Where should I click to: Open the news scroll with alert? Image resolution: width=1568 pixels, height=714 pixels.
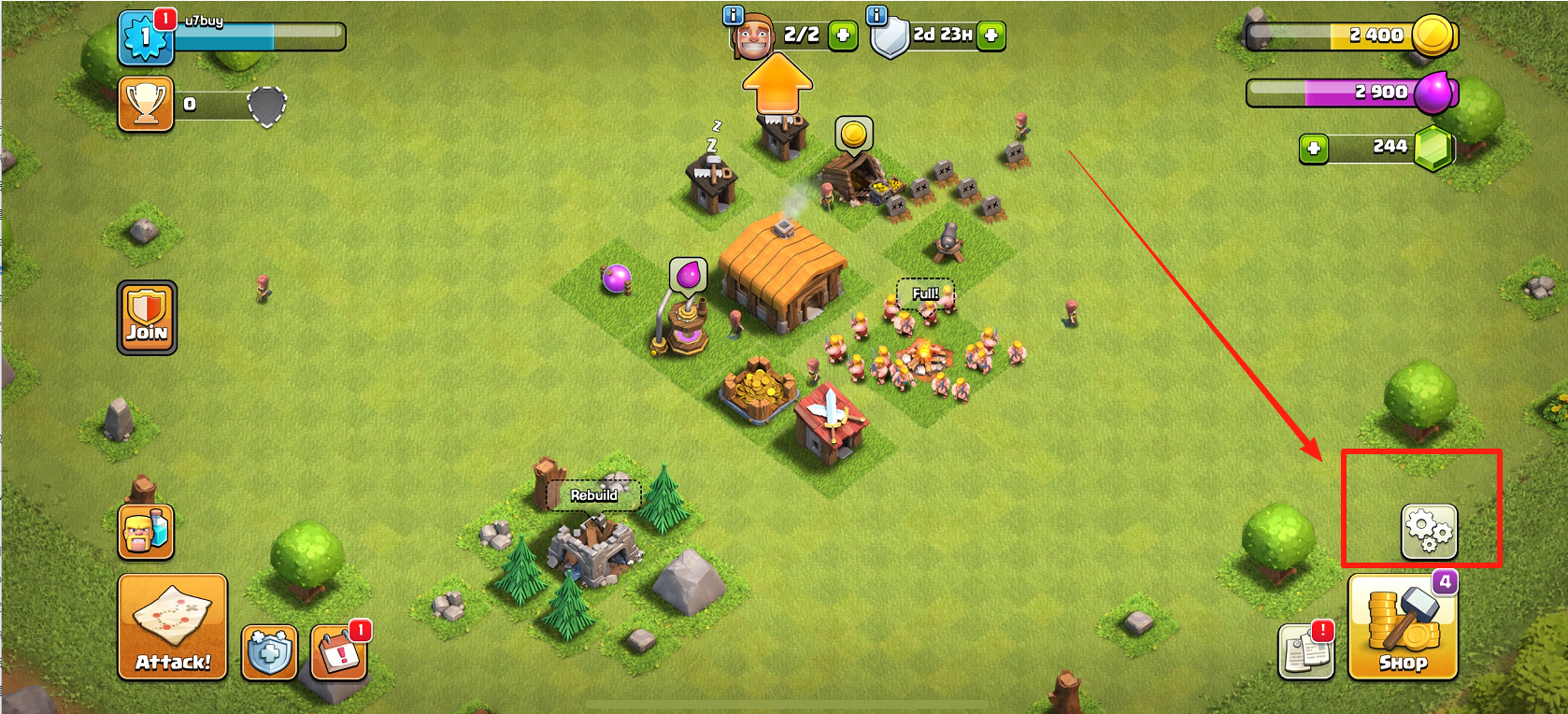(1305, 650)
